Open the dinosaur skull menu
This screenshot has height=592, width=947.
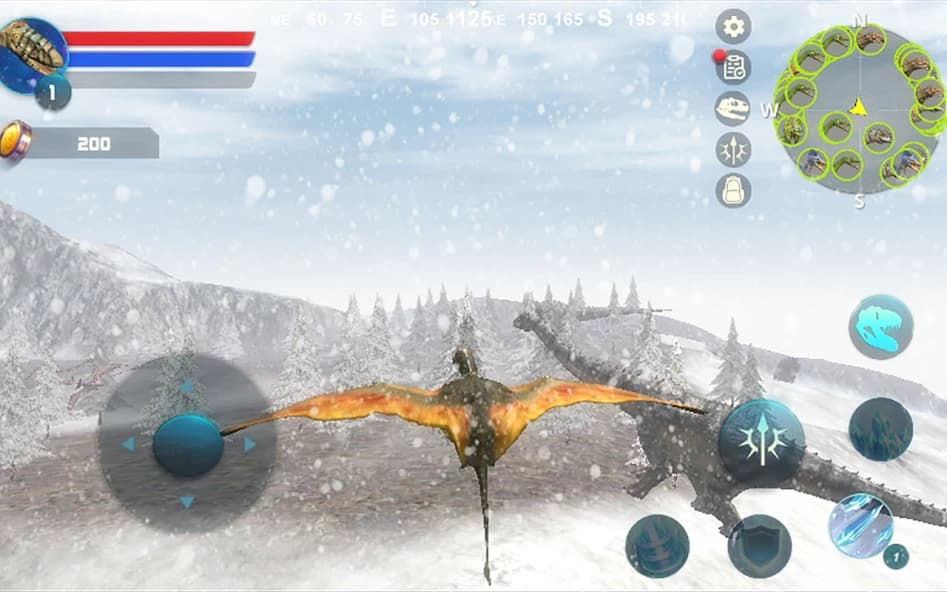coord(733,108)
